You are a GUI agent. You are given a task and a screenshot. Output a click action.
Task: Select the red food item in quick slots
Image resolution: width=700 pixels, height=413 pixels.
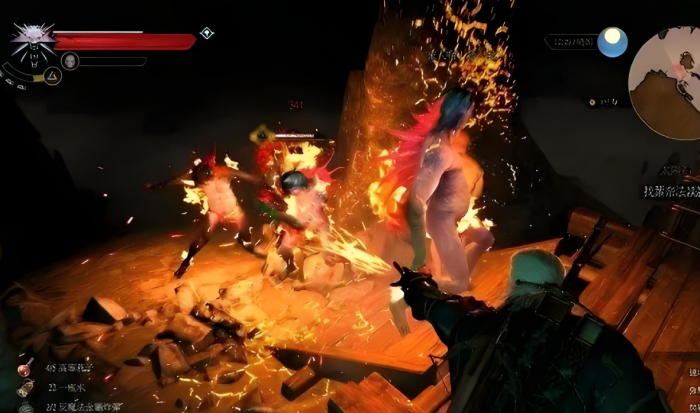[24, 368]
